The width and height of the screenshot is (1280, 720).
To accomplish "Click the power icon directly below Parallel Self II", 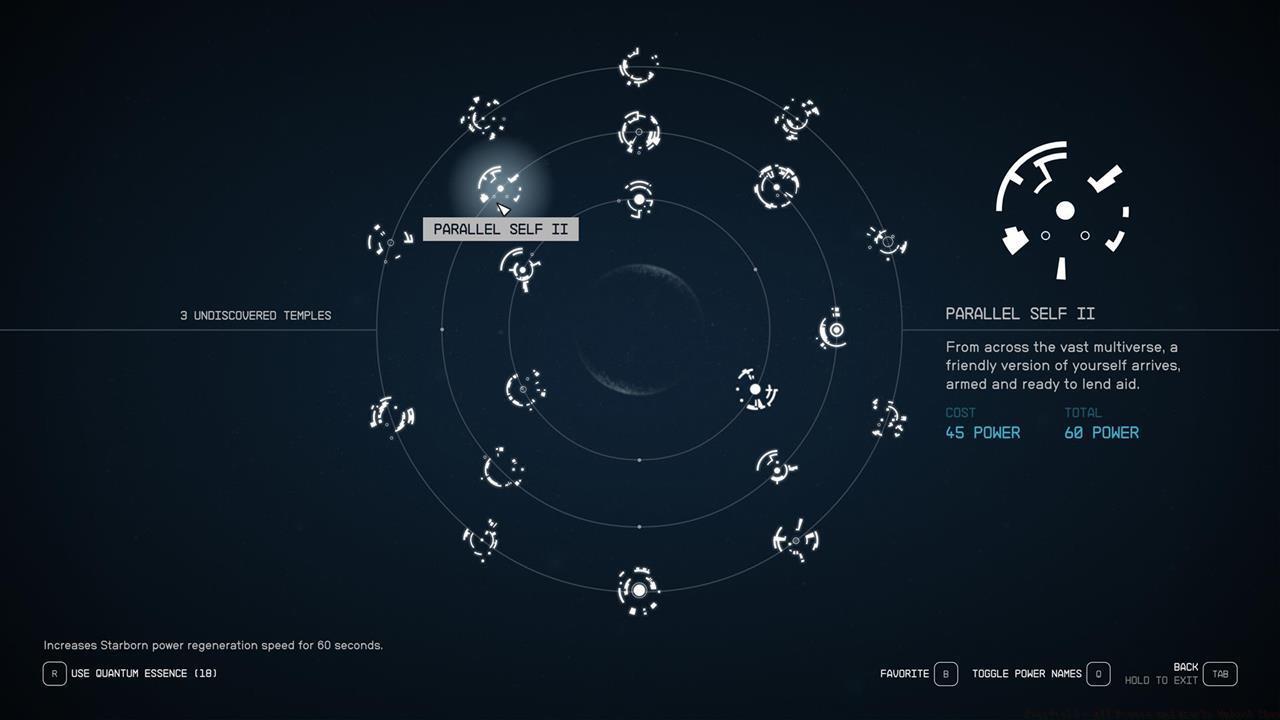I will tap(519, 267).
